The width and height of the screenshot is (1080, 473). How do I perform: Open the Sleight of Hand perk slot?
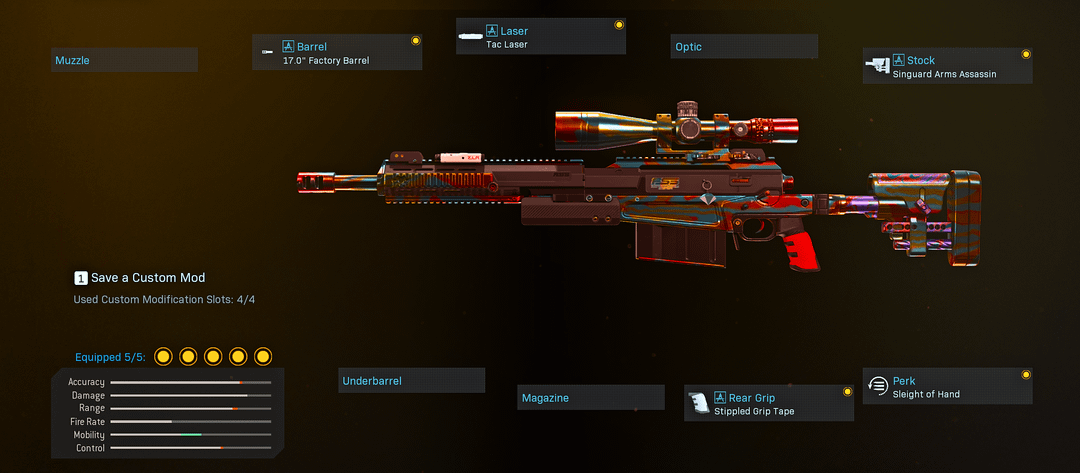[947, 387]
